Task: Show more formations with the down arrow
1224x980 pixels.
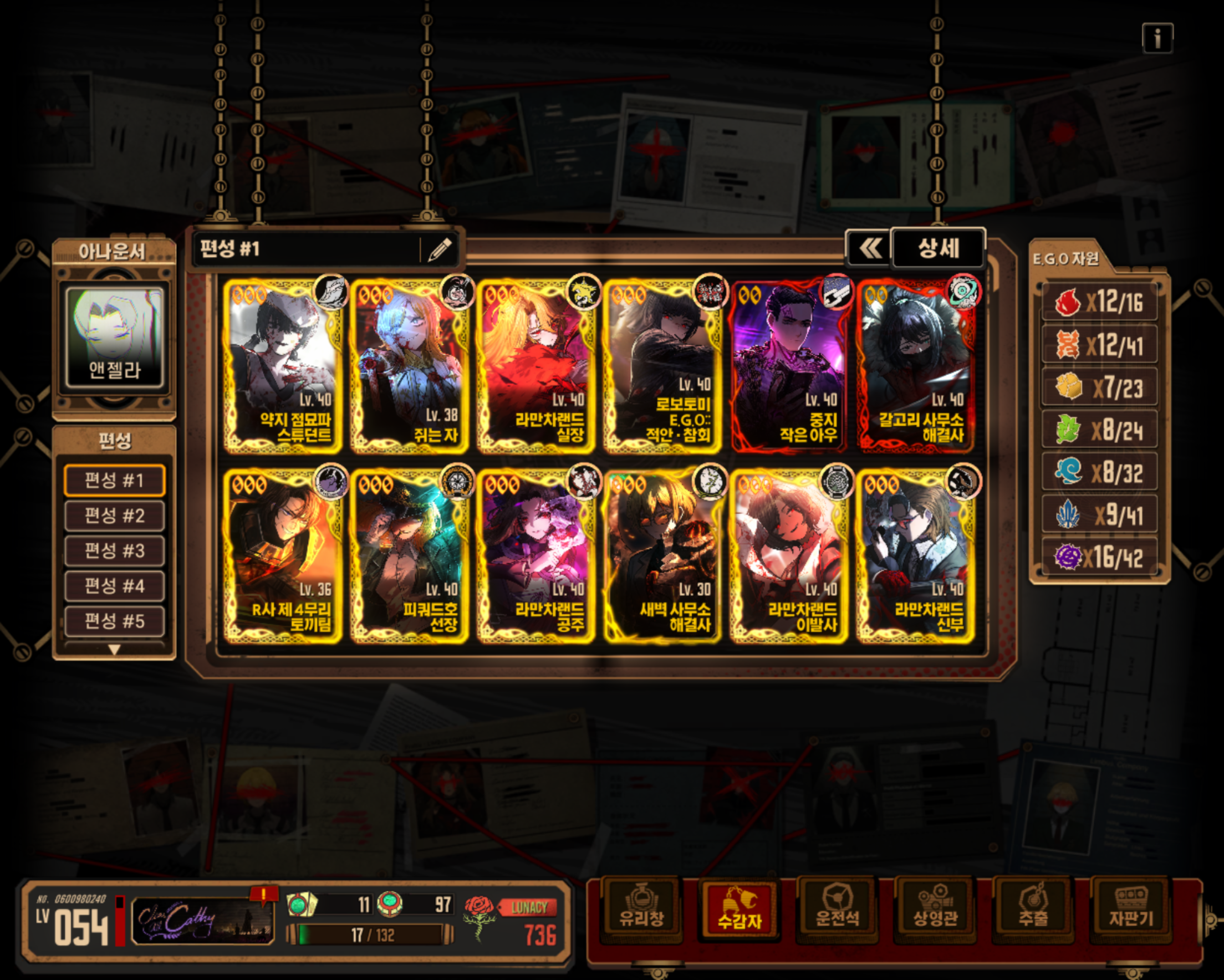Action: click(115, 650)
